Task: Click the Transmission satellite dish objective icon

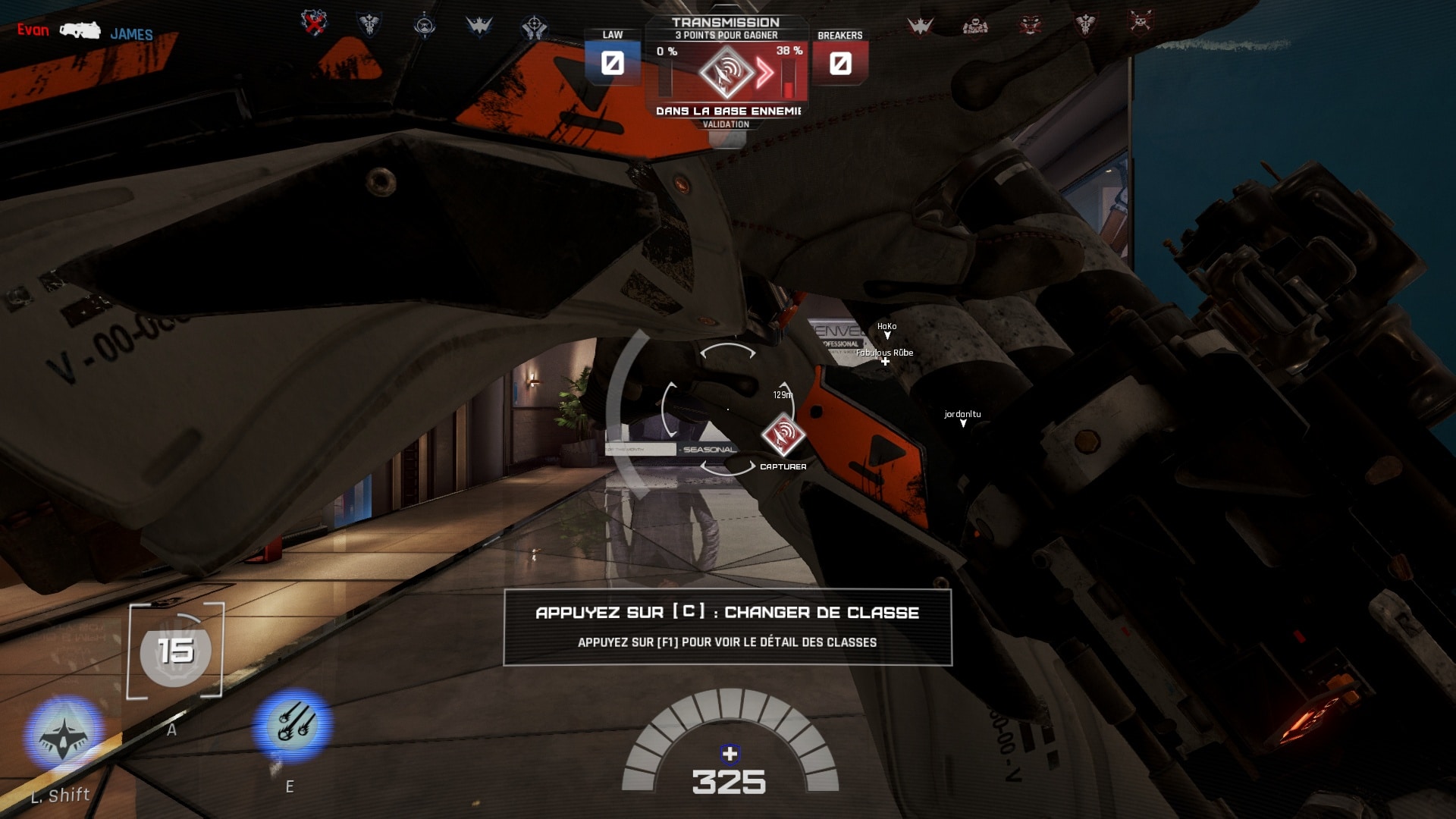Action: pos(726,73)
